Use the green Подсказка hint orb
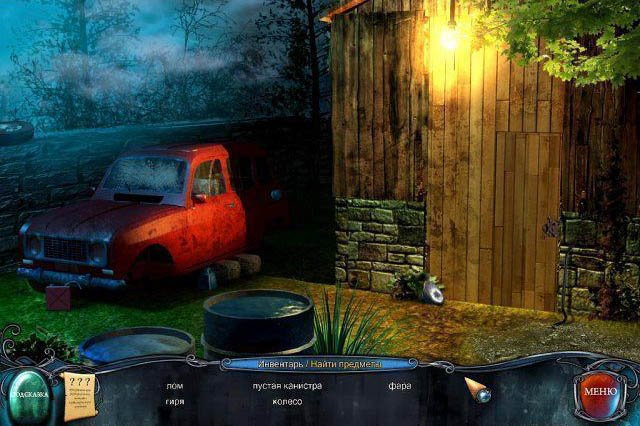Screen dimensions: 640x426 coord(32,394)
